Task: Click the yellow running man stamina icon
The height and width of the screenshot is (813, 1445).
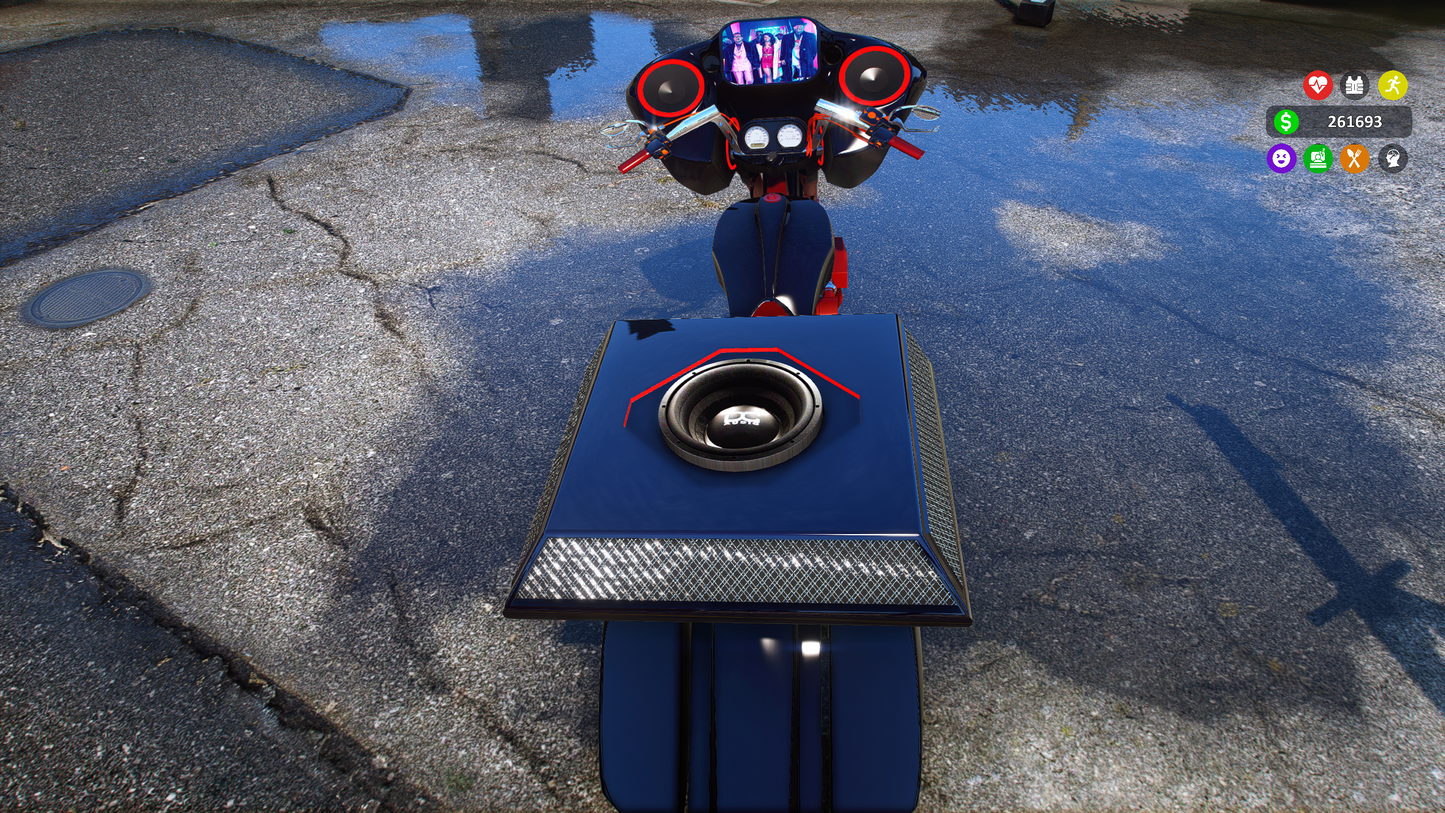Action: click(1392, 85)
